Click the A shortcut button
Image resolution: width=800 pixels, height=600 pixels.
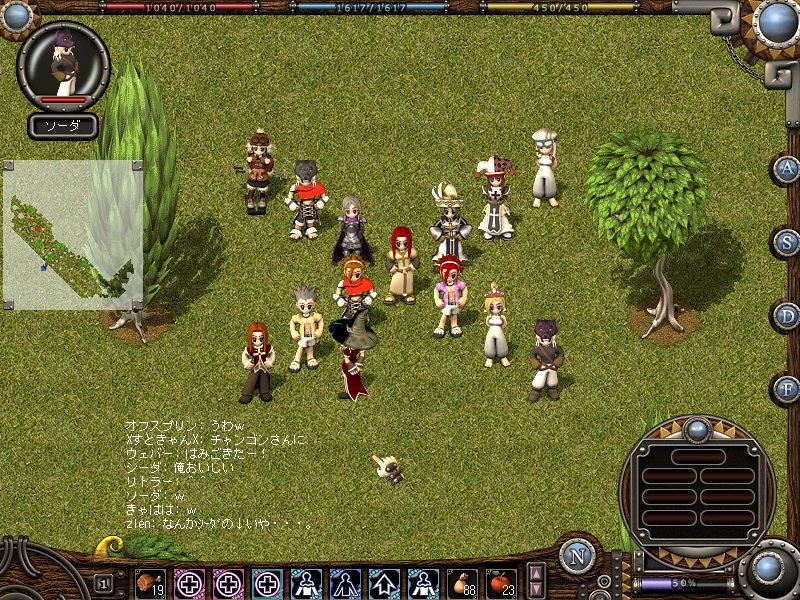(788, 168)
